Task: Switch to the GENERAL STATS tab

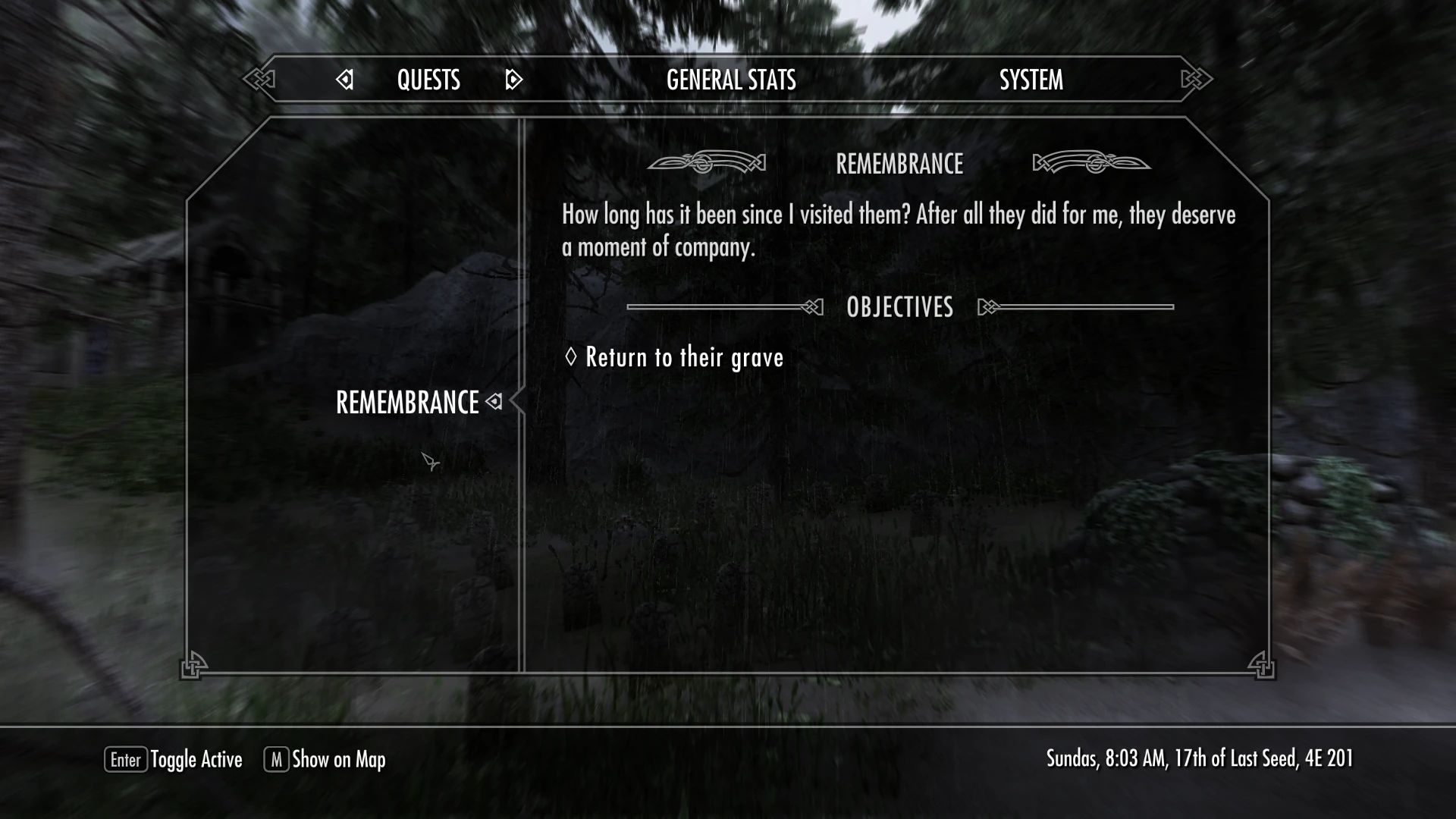Action: [730, 79]
